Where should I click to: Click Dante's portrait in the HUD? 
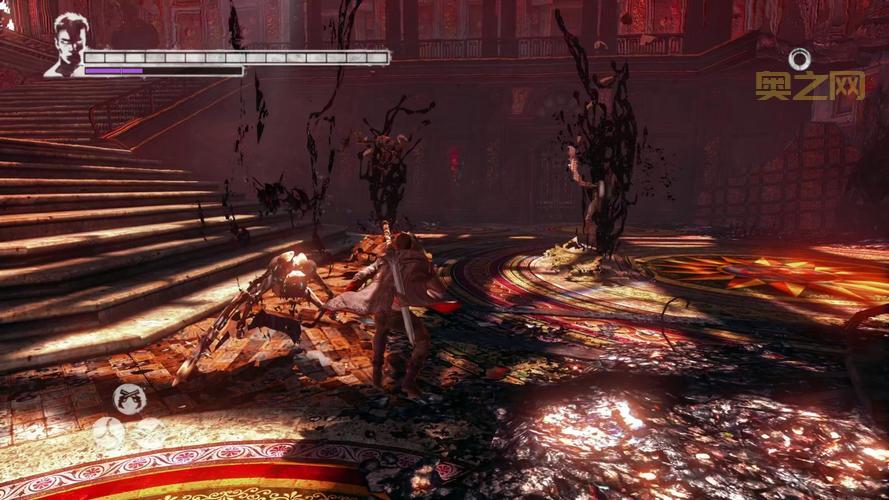(x=66, y=44)
